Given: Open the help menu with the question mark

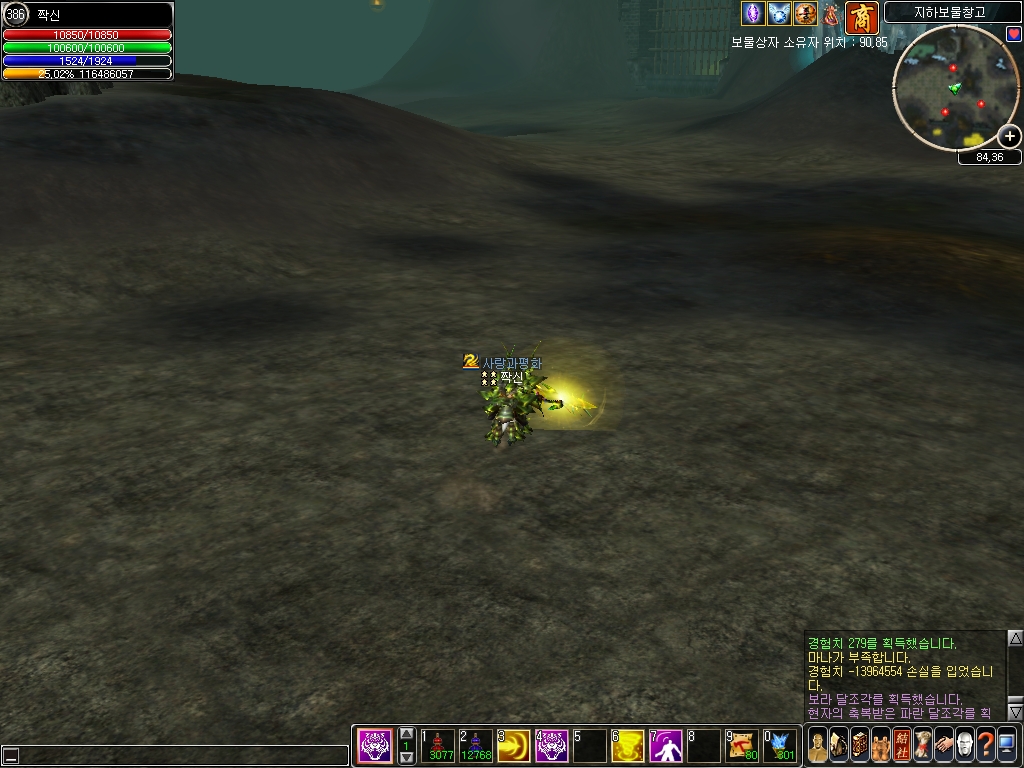Looking at the screenshot, I should pos(985,744).
